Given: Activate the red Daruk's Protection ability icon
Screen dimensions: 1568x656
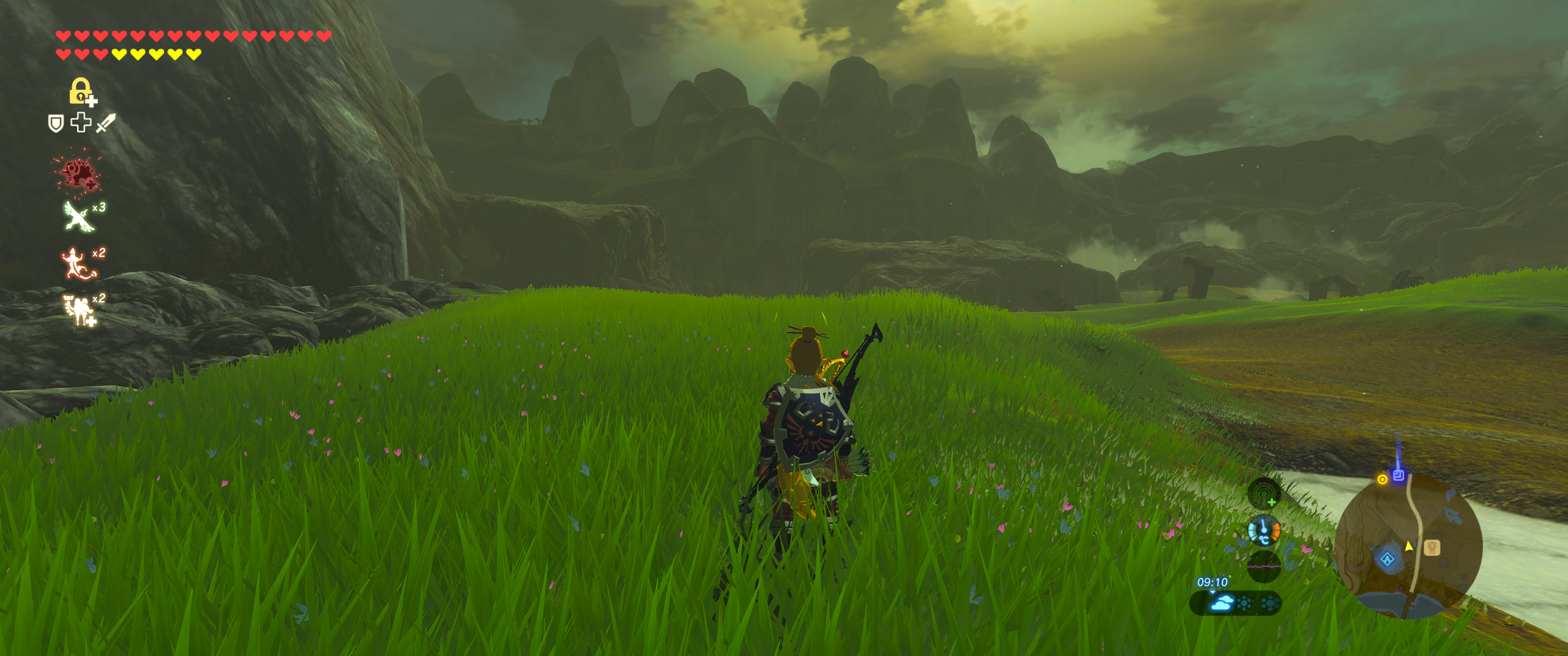Looking at the screenshot, I should click(78, 174).
